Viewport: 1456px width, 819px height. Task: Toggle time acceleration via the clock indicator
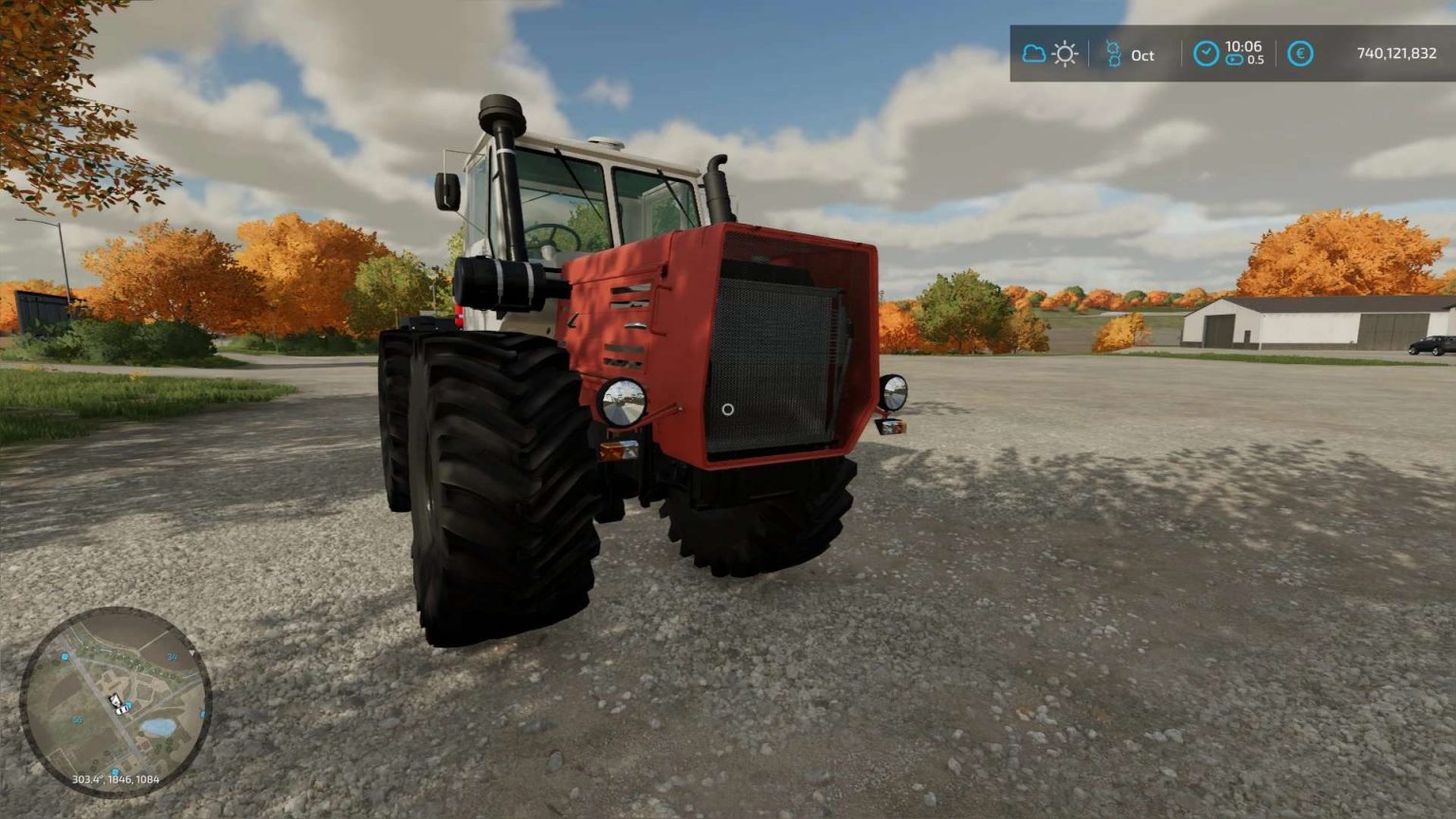coord(1208,53)
